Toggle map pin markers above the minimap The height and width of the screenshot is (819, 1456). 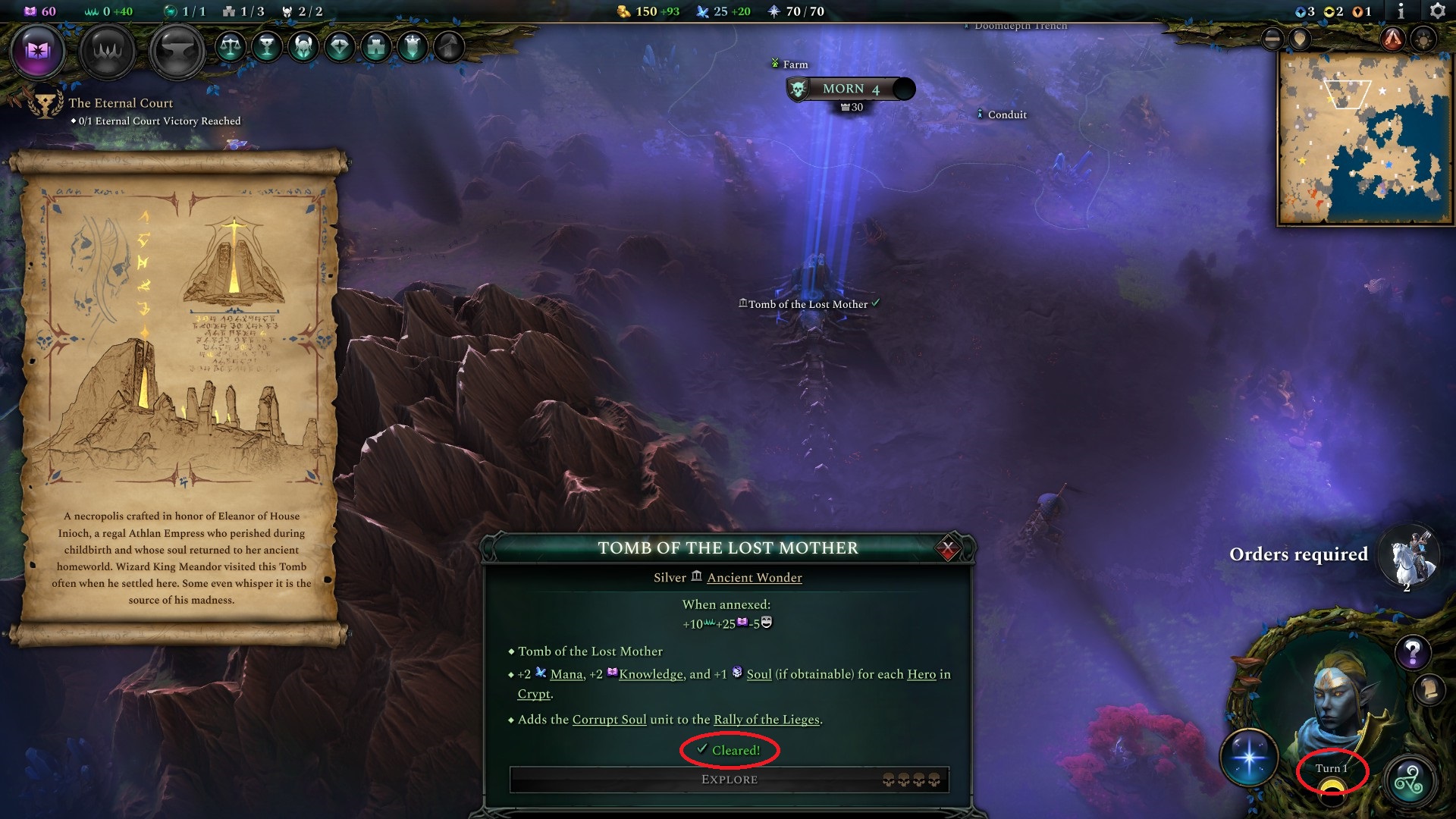coord(1299,40)
